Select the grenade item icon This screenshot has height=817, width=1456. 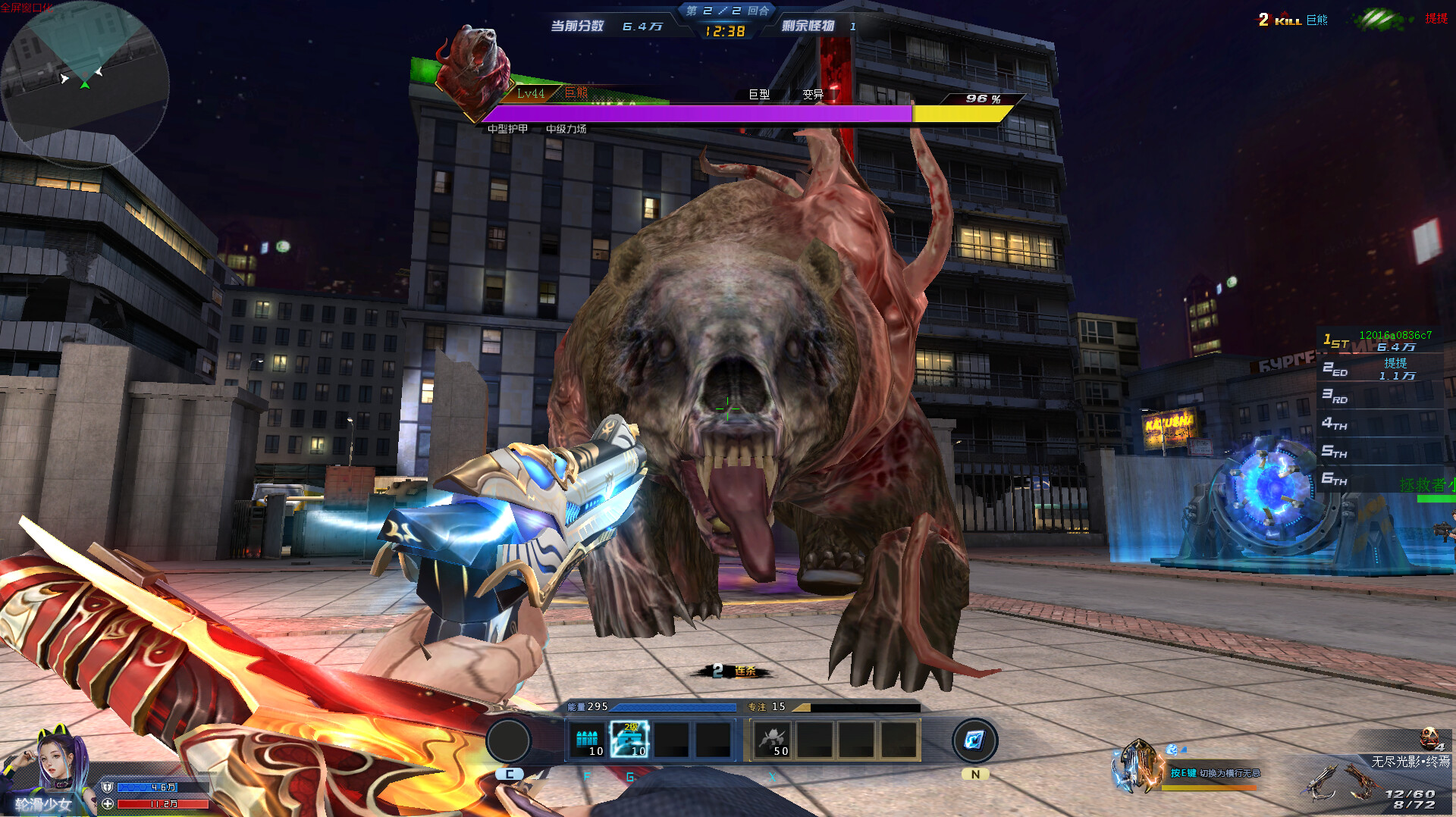tap(1429, 737)
